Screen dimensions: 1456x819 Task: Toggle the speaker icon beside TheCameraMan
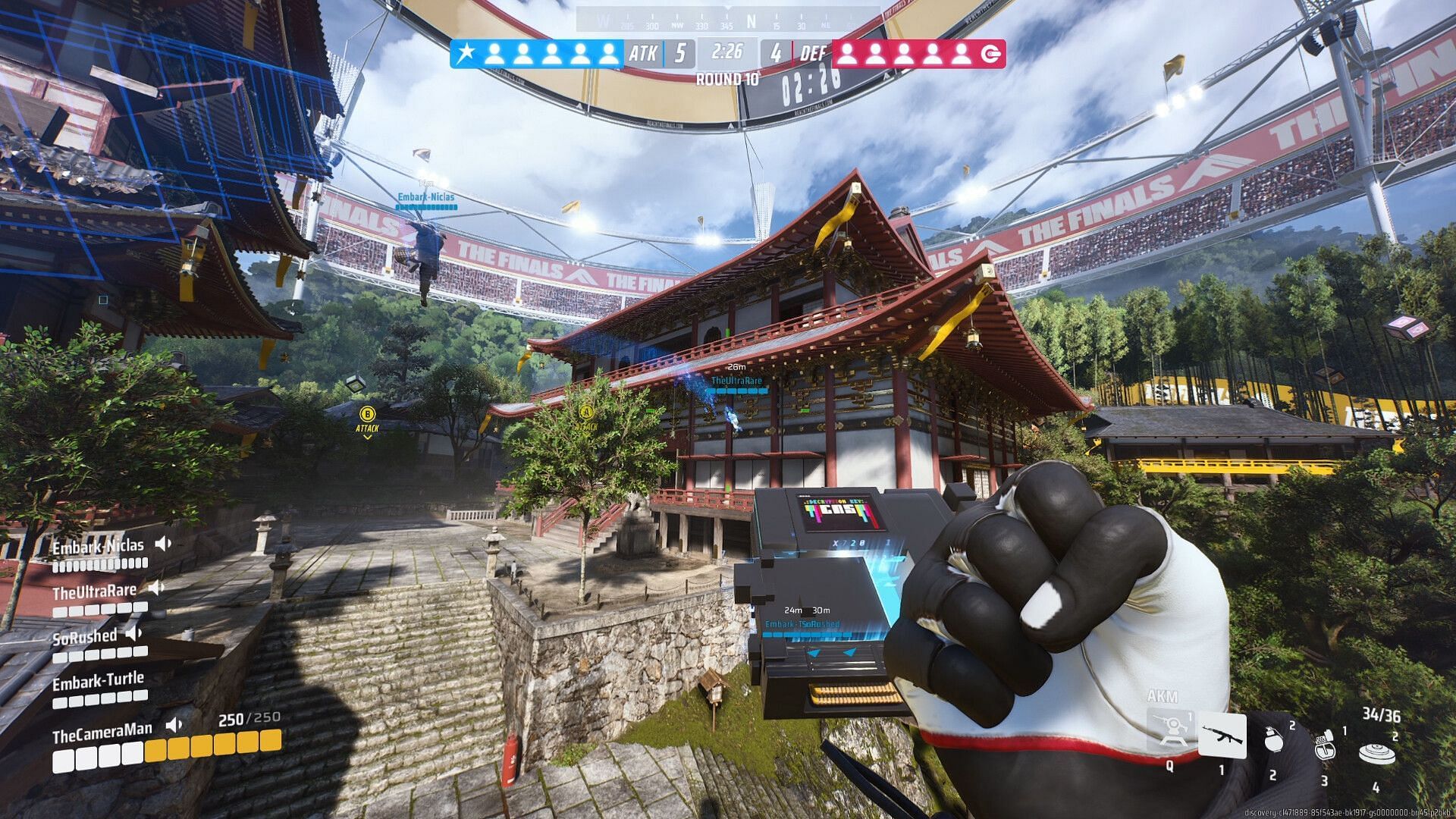click(174, 725)
